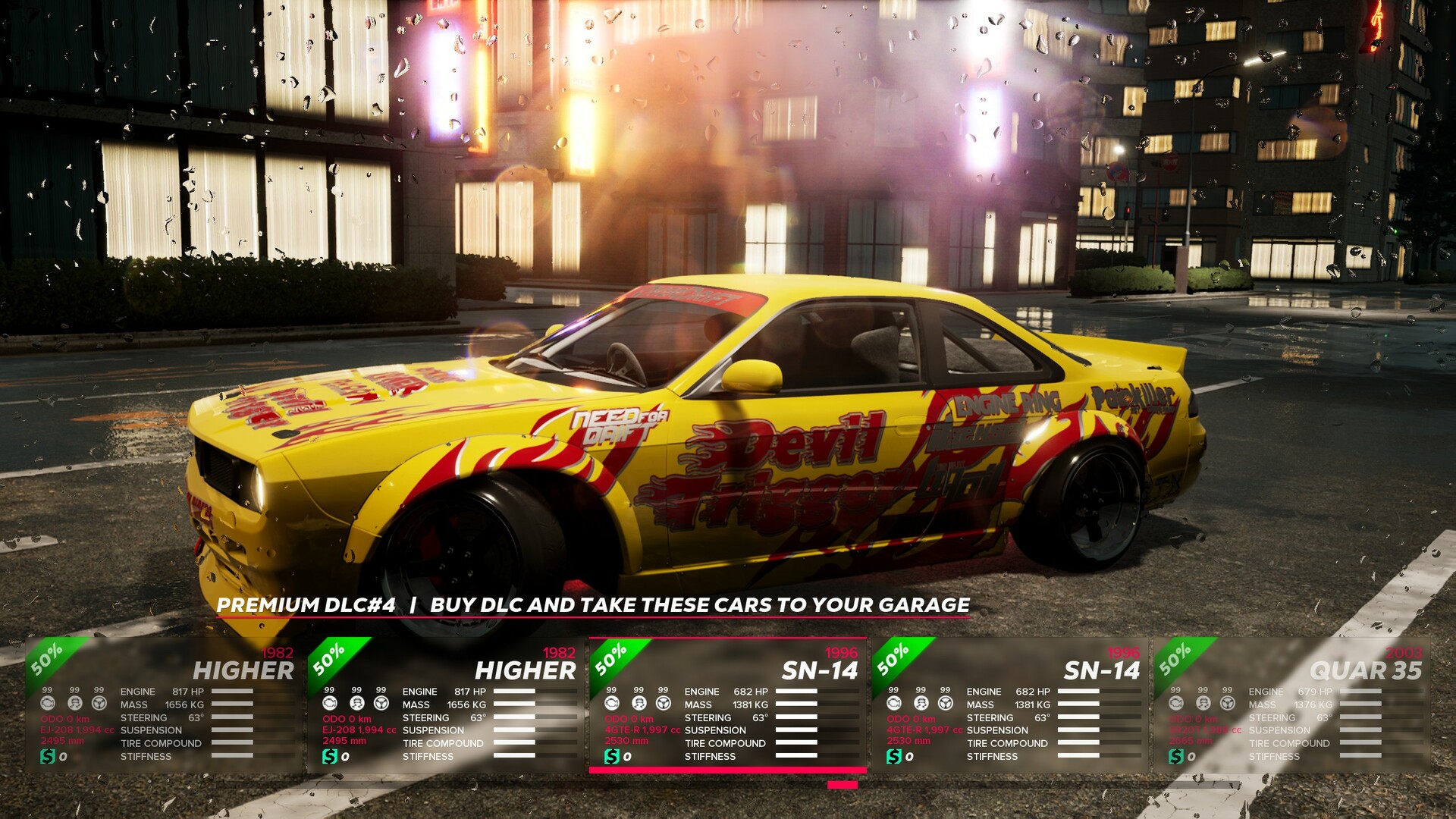This screenshot has width=1456, height=819.
Task: Click the helmet icon on the first HIGHER card
Action: 74,703
